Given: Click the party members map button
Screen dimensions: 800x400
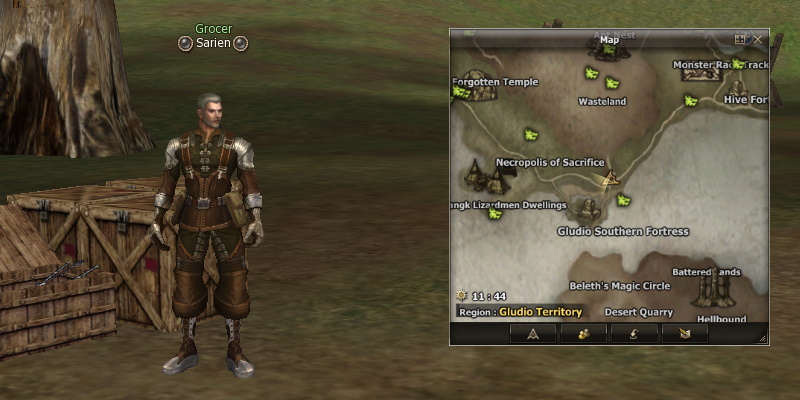Looking at the screenshot, I should pyautogui.click(x=583, y=334).
